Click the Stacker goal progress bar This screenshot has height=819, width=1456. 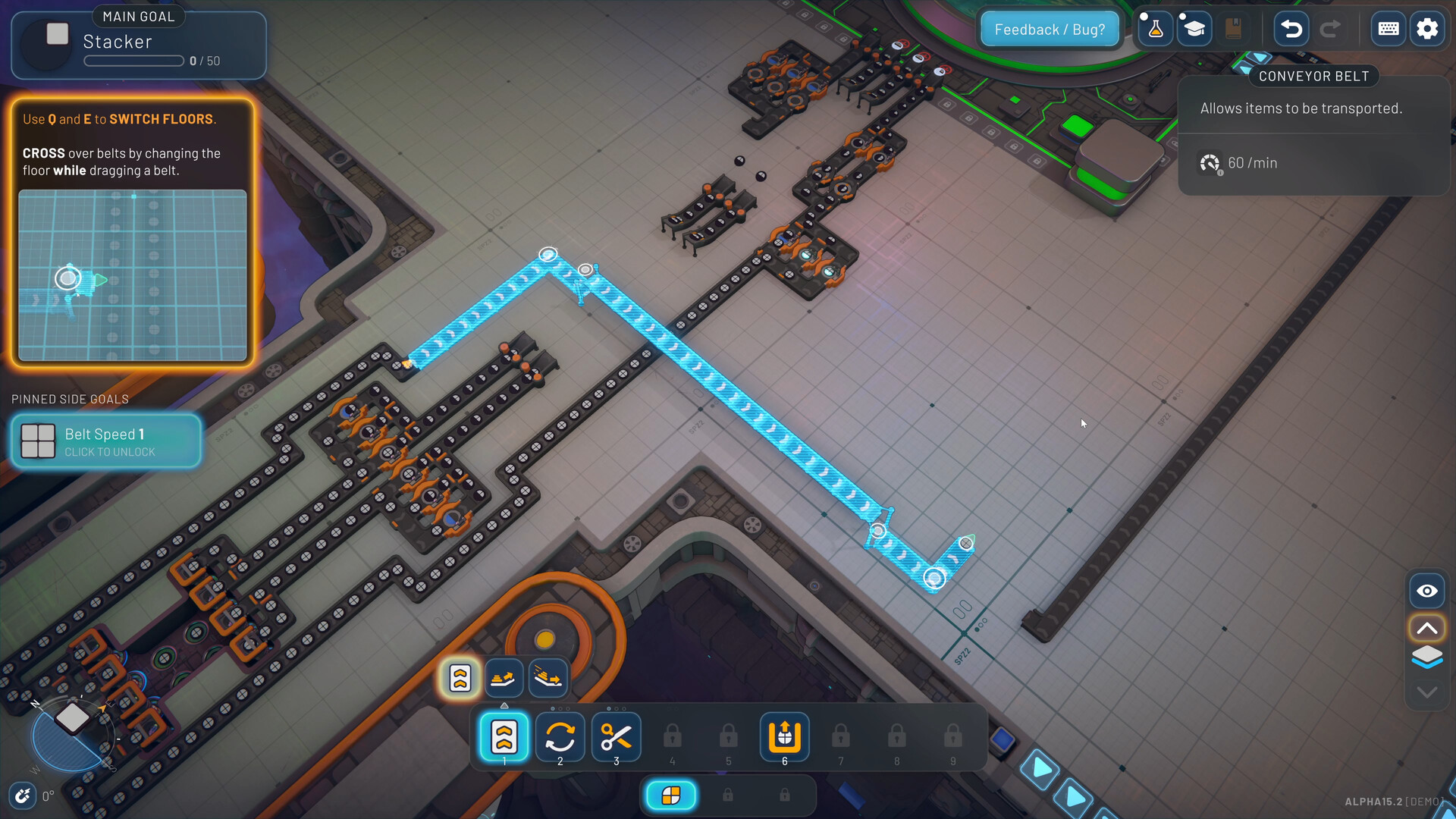click(133, 61)
